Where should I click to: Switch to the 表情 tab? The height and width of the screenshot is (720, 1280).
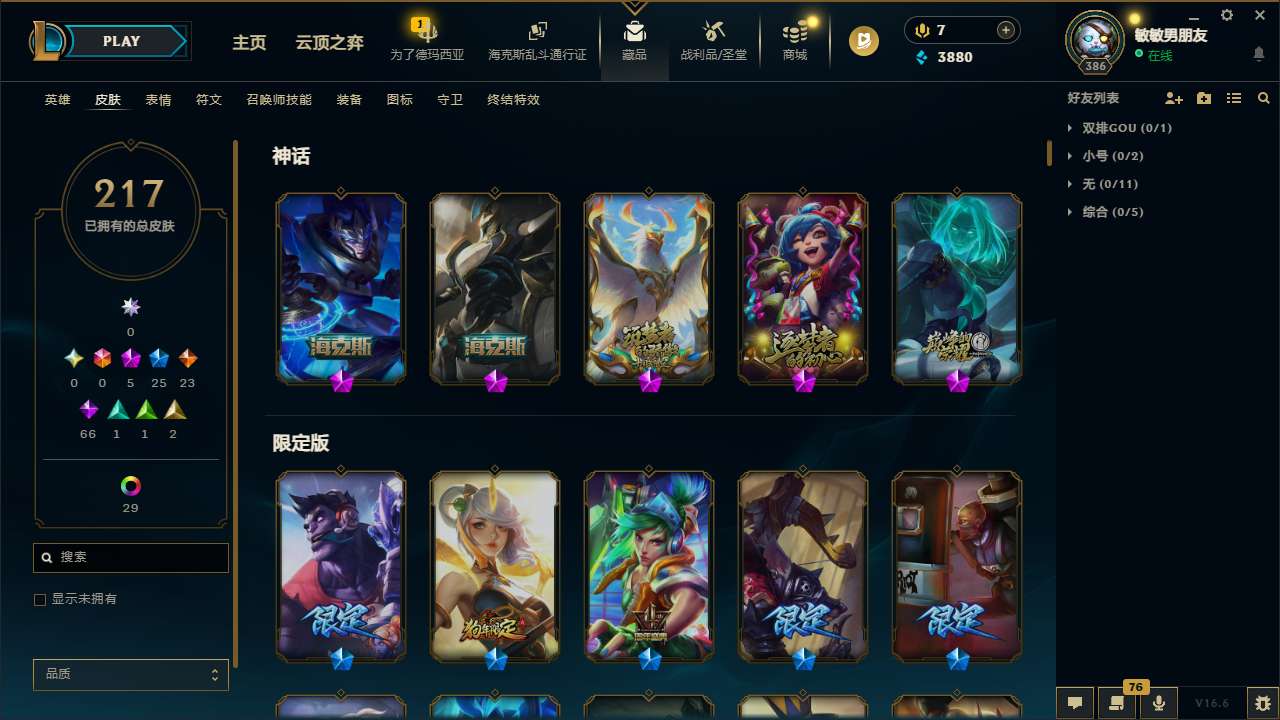[158, 100]
